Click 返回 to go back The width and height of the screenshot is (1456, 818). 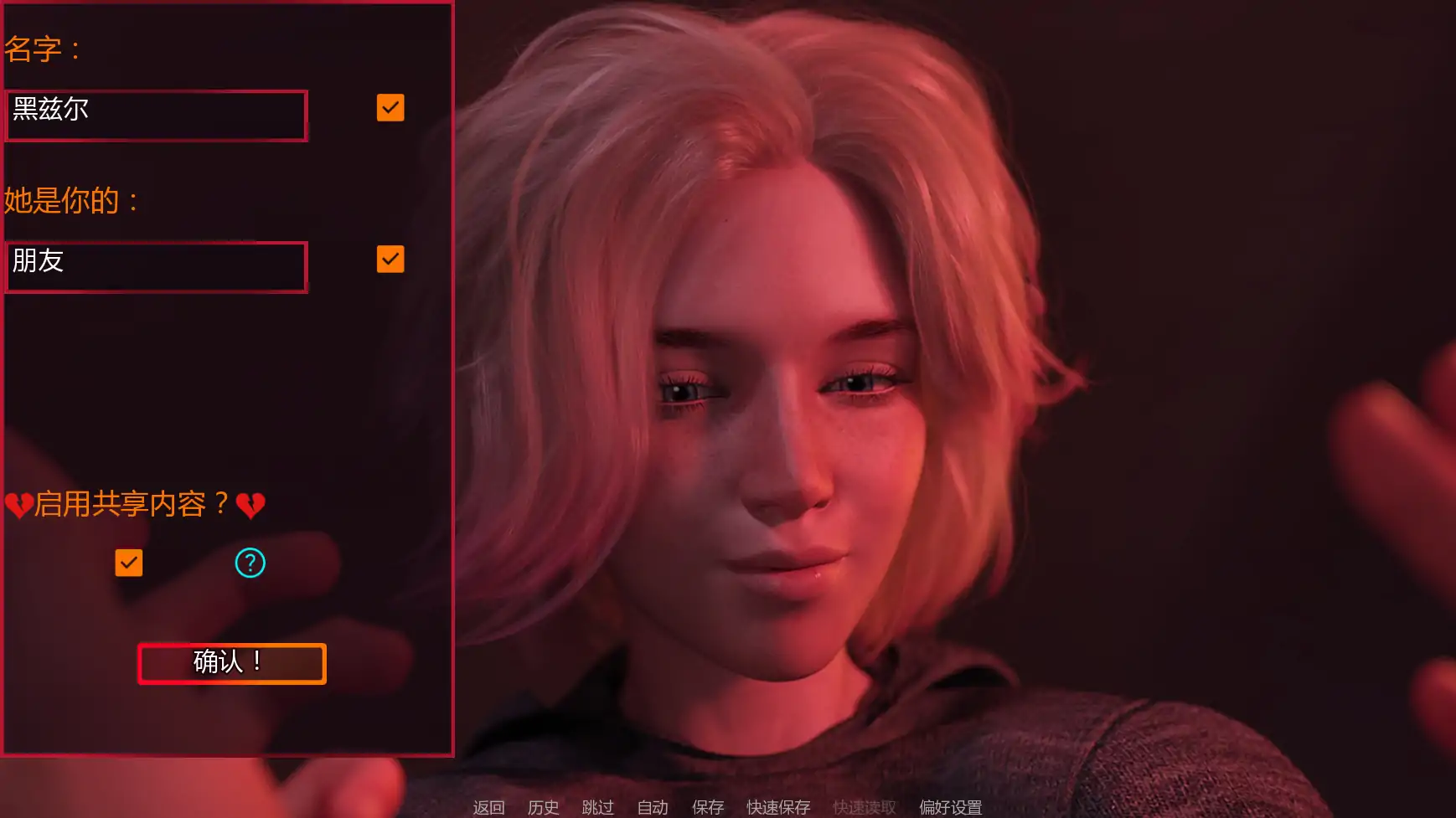pos(489,807)
